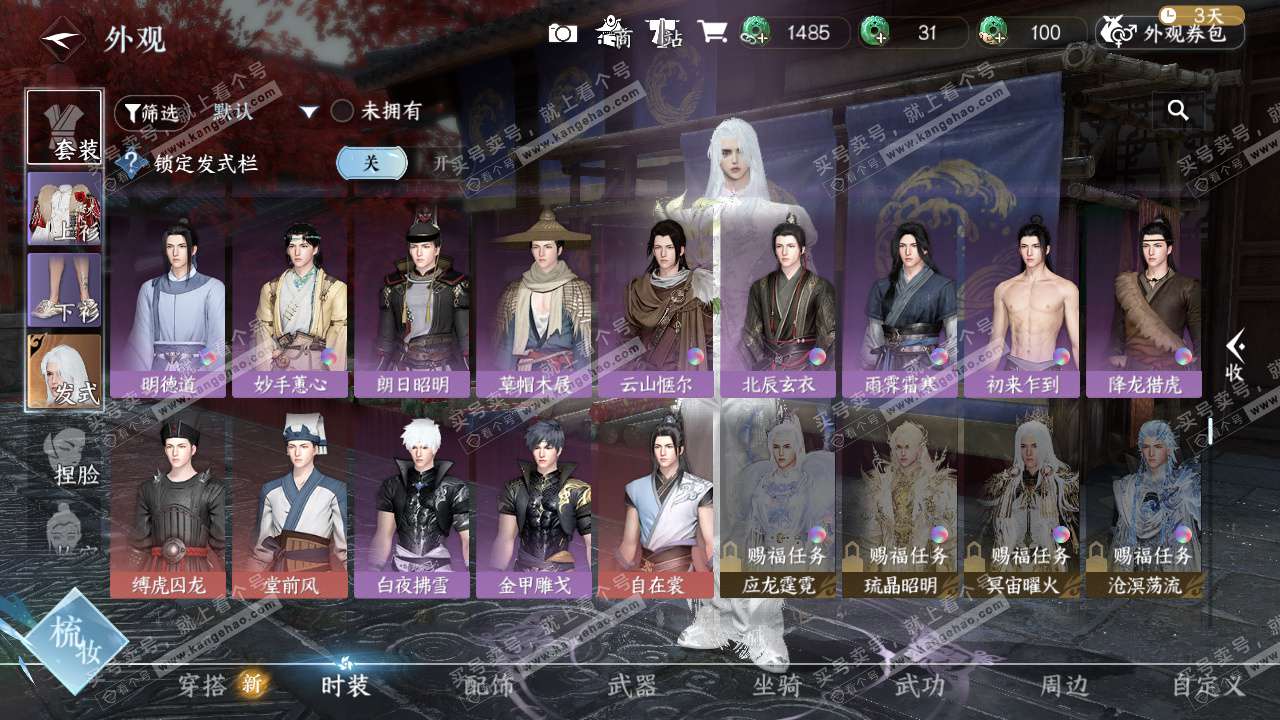Toggle the 未拥有 unowned checkbox
Image resolution: width=1280 pixels, height=720 pixels.
coord(343,111)
